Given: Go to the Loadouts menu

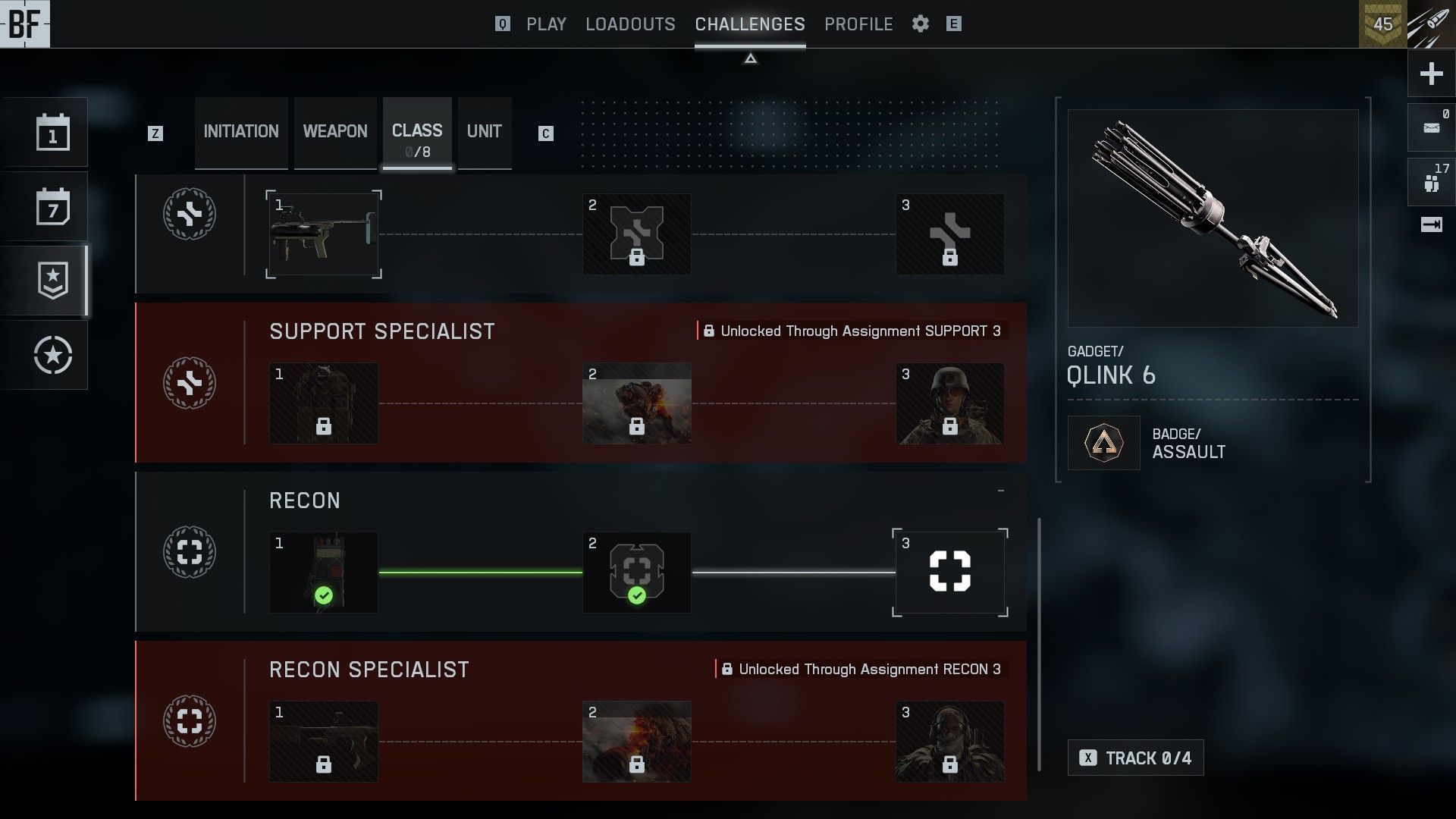Looking at the screenshot, I should tap(630, 24).
